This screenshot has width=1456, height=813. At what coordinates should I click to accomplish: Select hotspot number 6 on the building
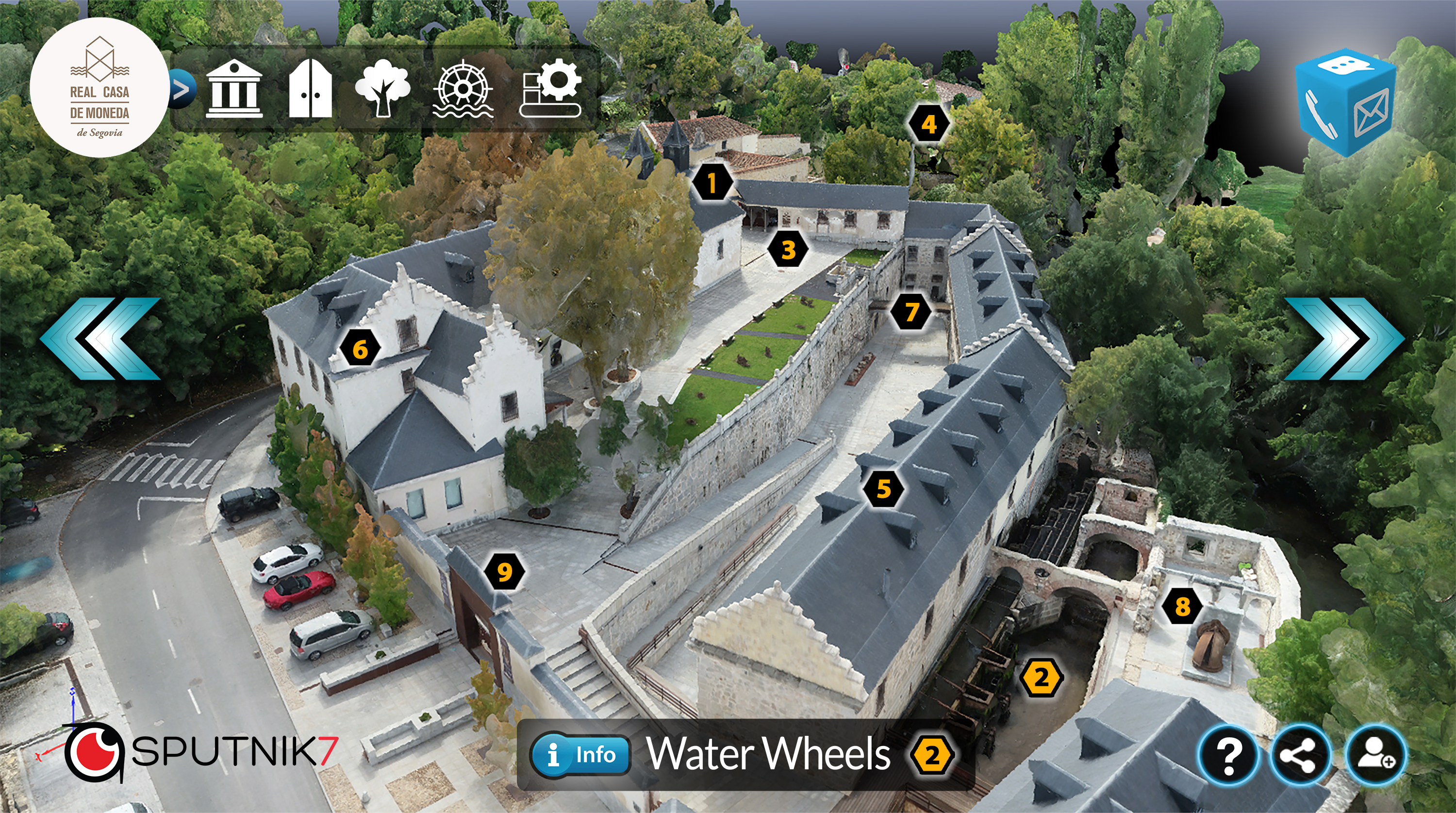point(360,349)
